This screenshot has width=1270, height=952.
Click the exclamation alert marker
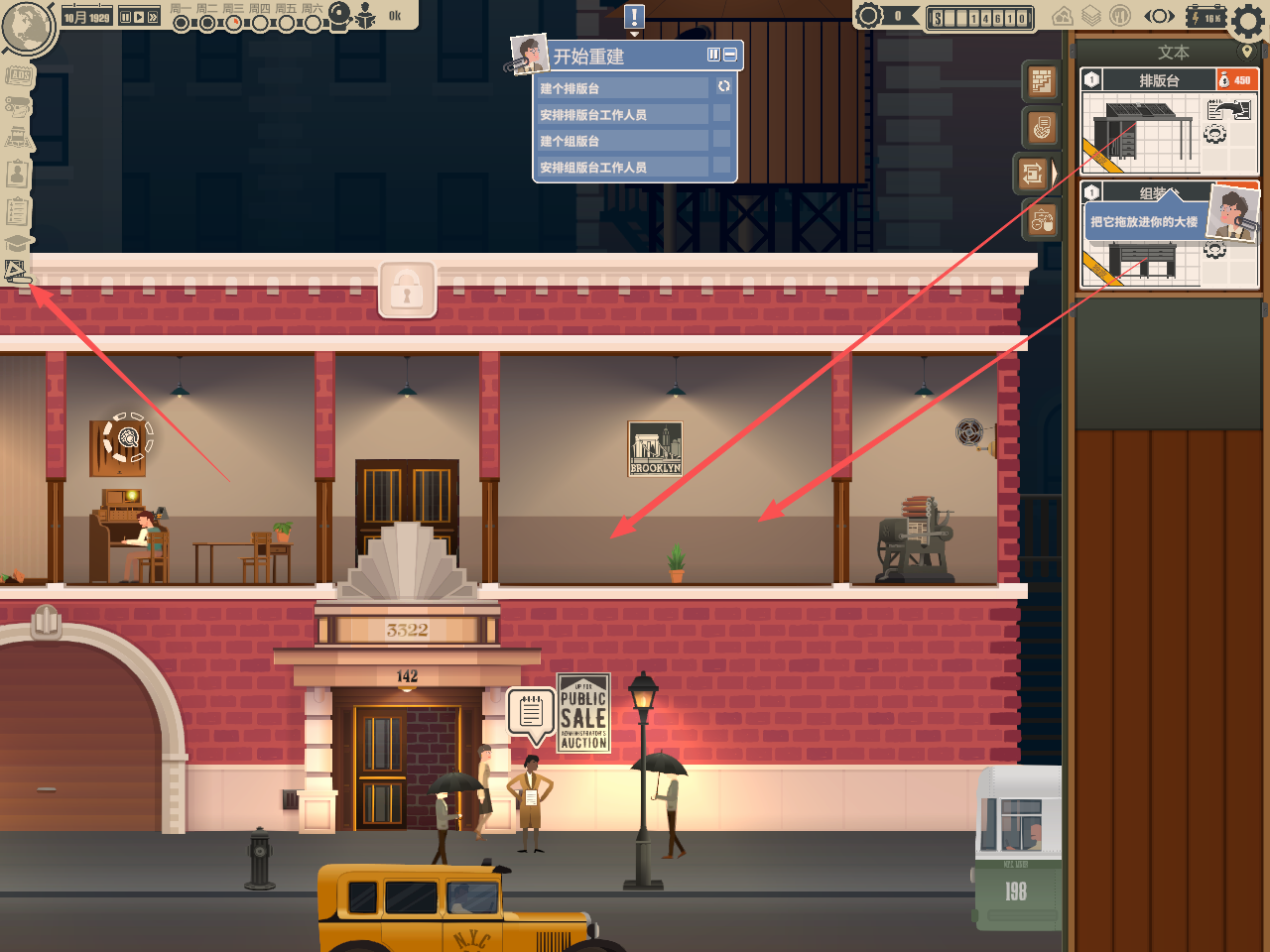tap(635, 17)
